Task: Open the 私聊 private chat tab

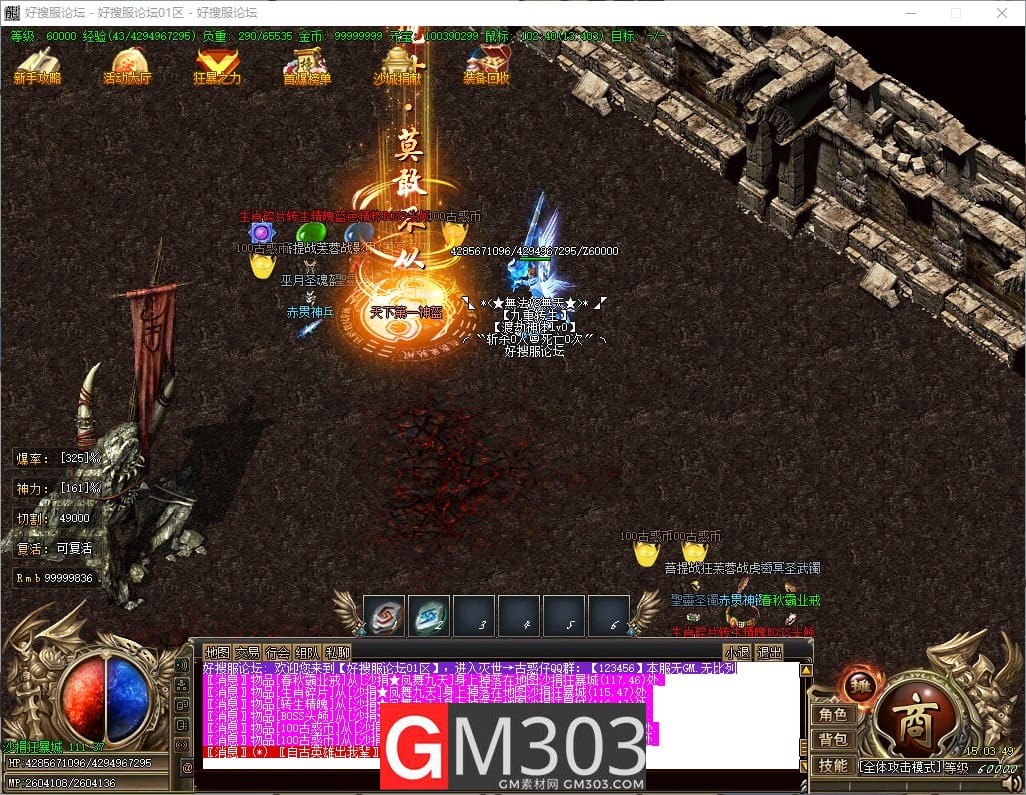Action: click(337, 653)
